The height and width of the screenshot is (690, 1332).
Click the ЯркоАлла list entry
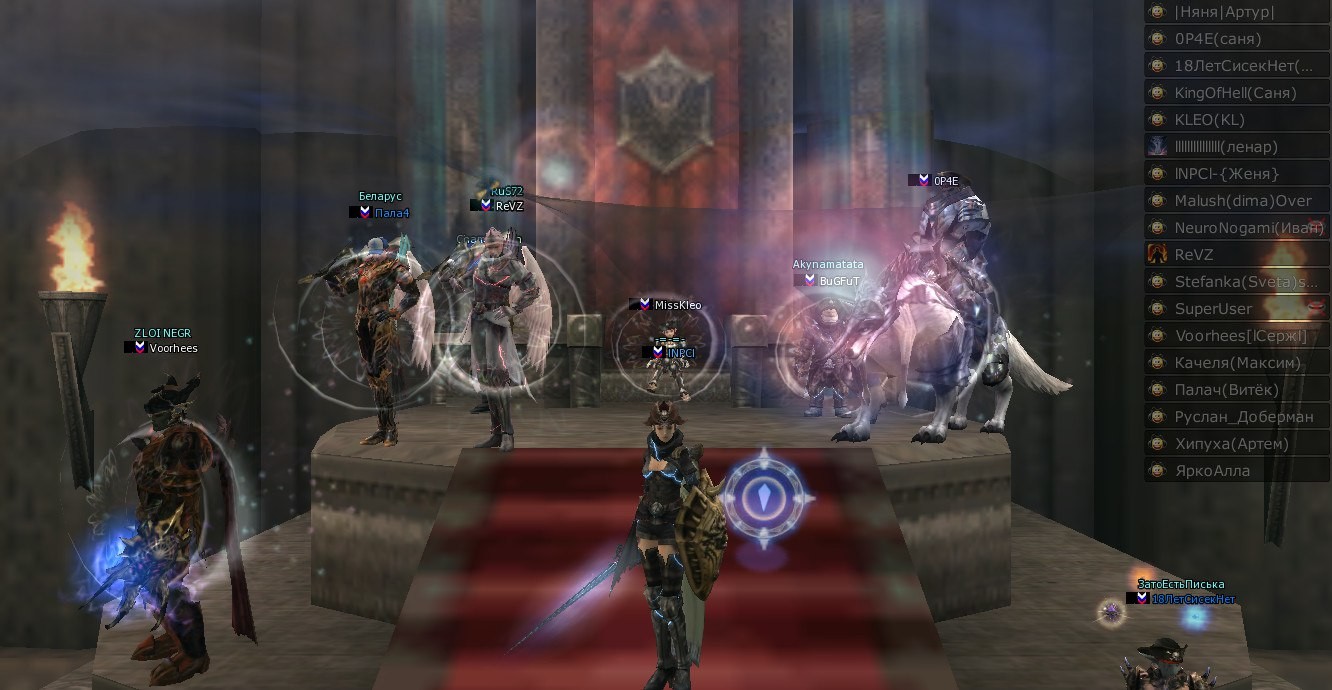(x=1236, y=471)
